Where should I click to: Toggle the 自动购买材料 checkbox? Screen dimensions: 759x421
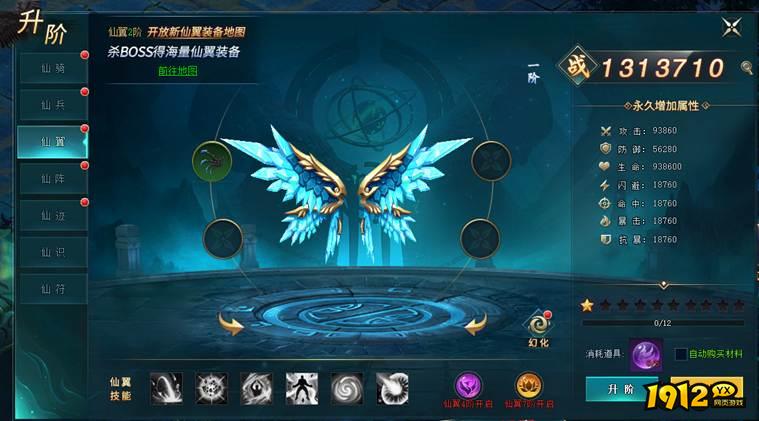pyautogui.click(x=681, y=354)
